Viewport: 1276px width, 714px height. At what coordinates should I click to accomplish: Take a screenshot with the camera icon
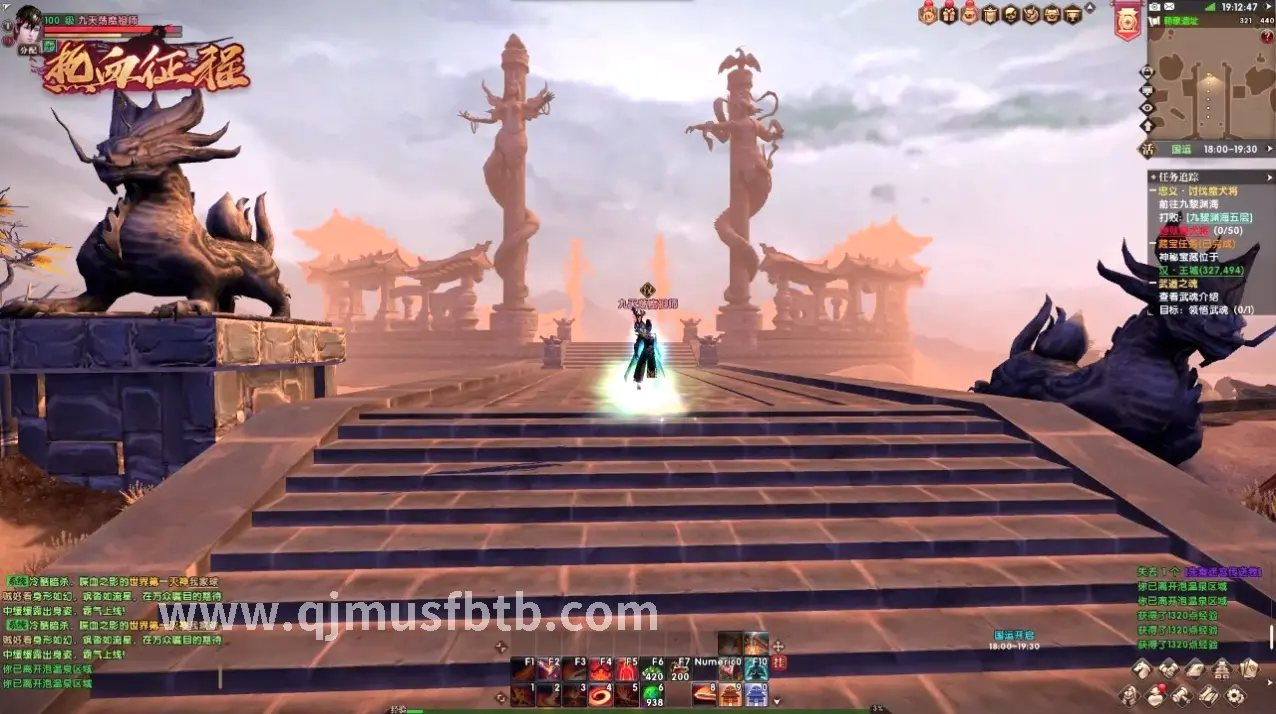coord(1155,7)
